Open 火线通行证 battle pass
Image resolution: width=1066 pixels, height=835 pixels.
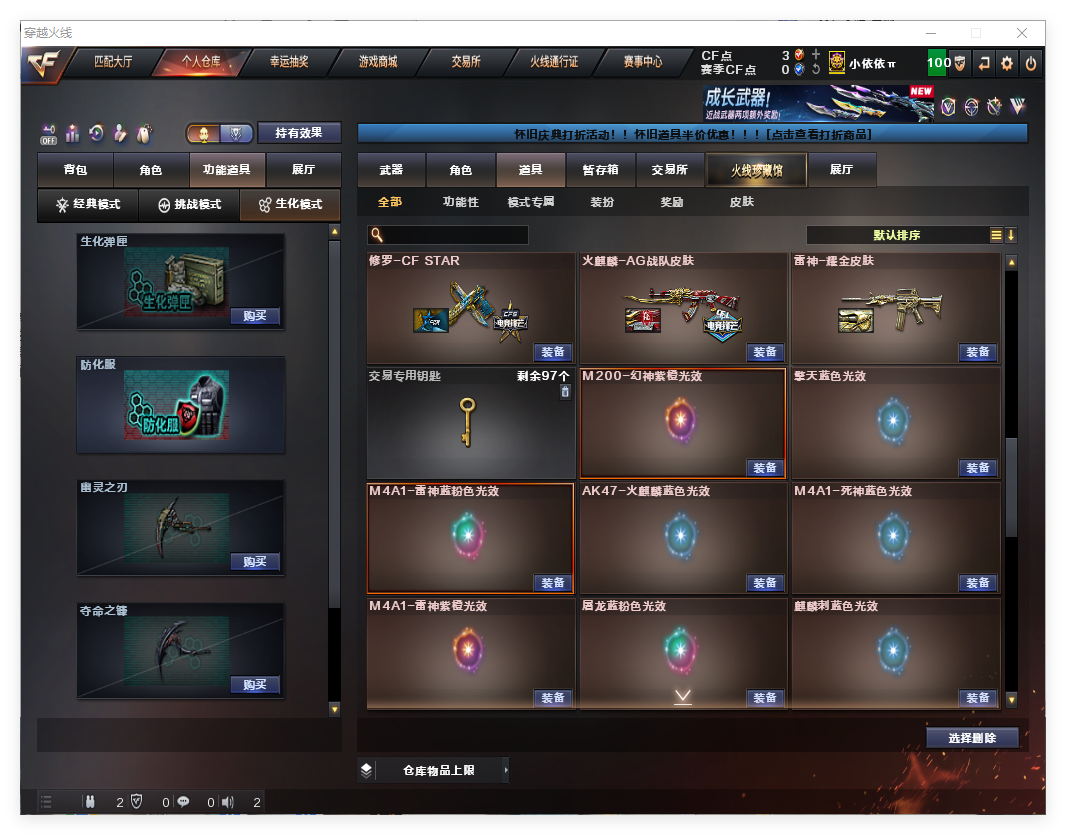(x=554, y=62)
